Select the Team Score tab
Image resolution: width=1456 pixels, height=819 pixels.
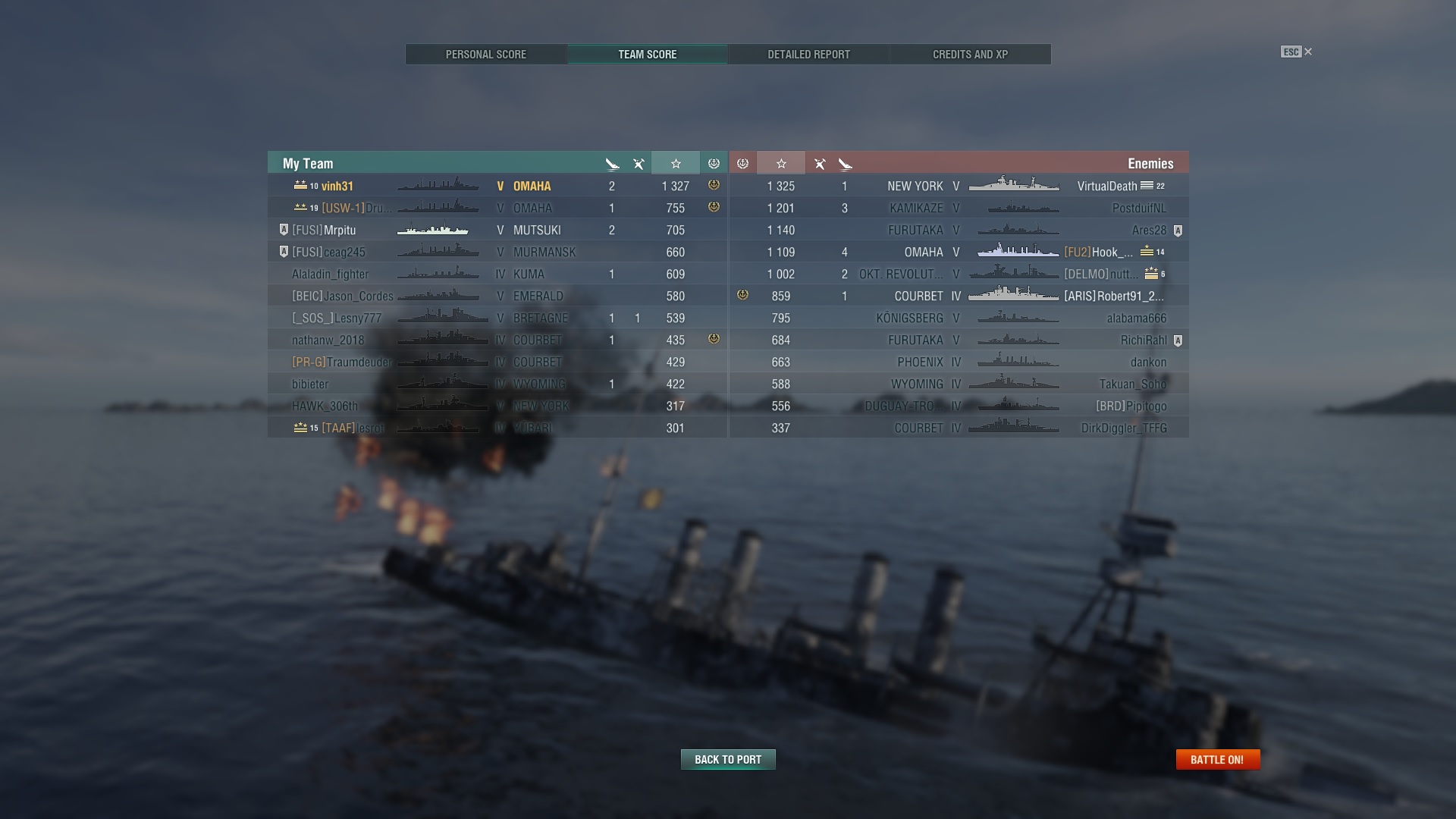(647, 54)
